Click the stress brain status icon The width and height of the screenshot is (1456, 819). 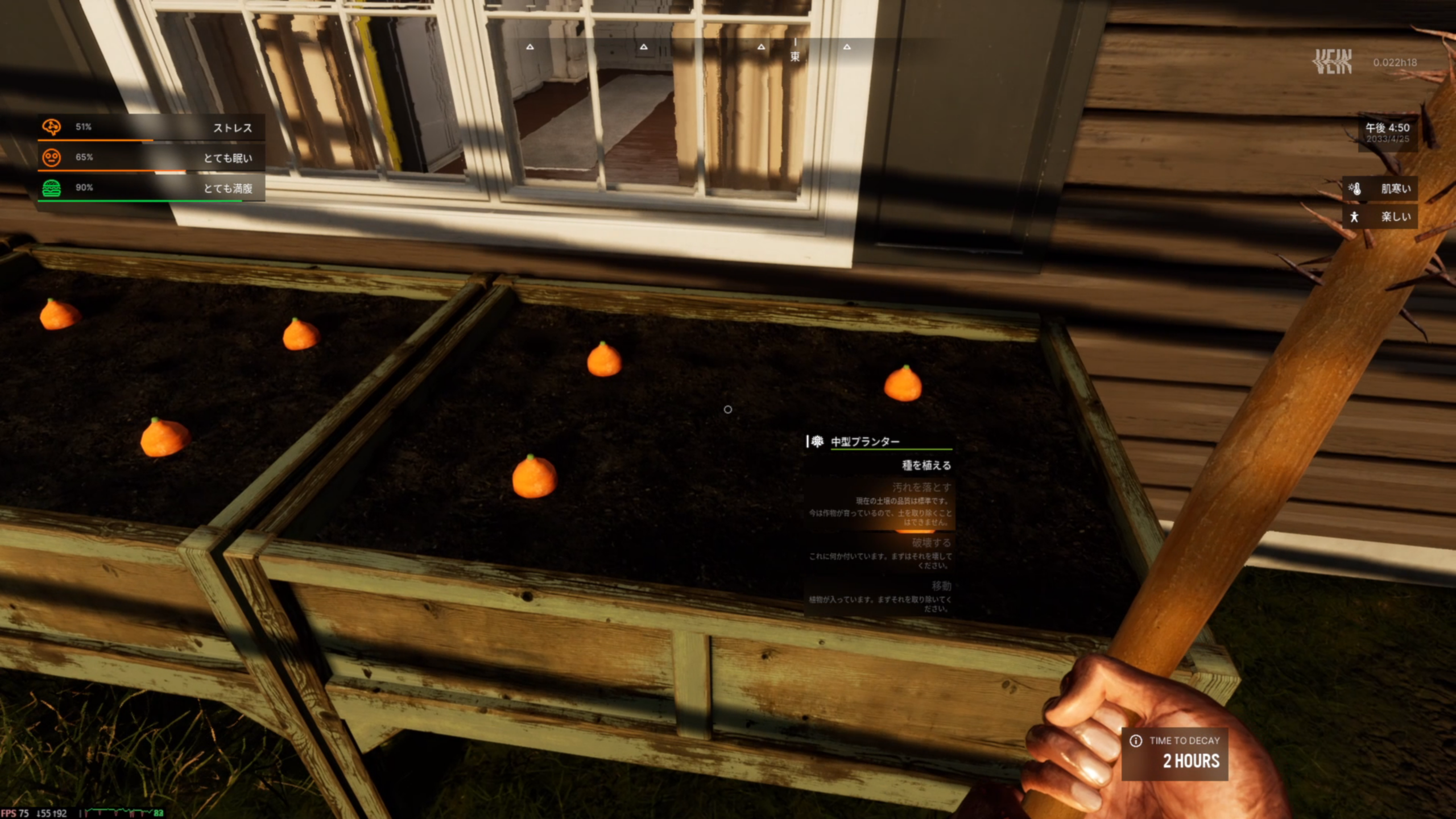pyautogui.click(x=51, y=127)
